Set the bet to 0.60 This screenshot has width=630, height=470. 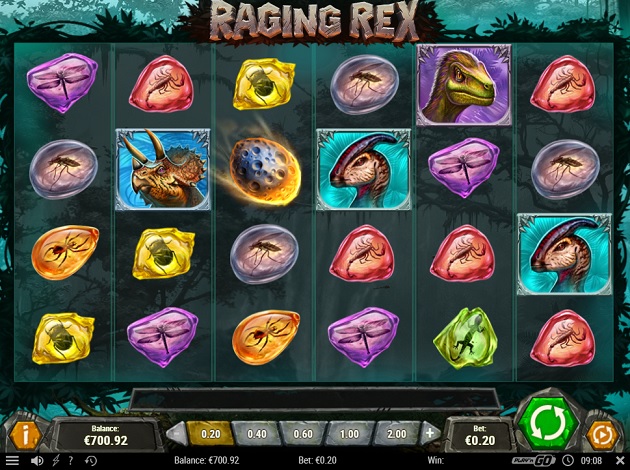303,434
